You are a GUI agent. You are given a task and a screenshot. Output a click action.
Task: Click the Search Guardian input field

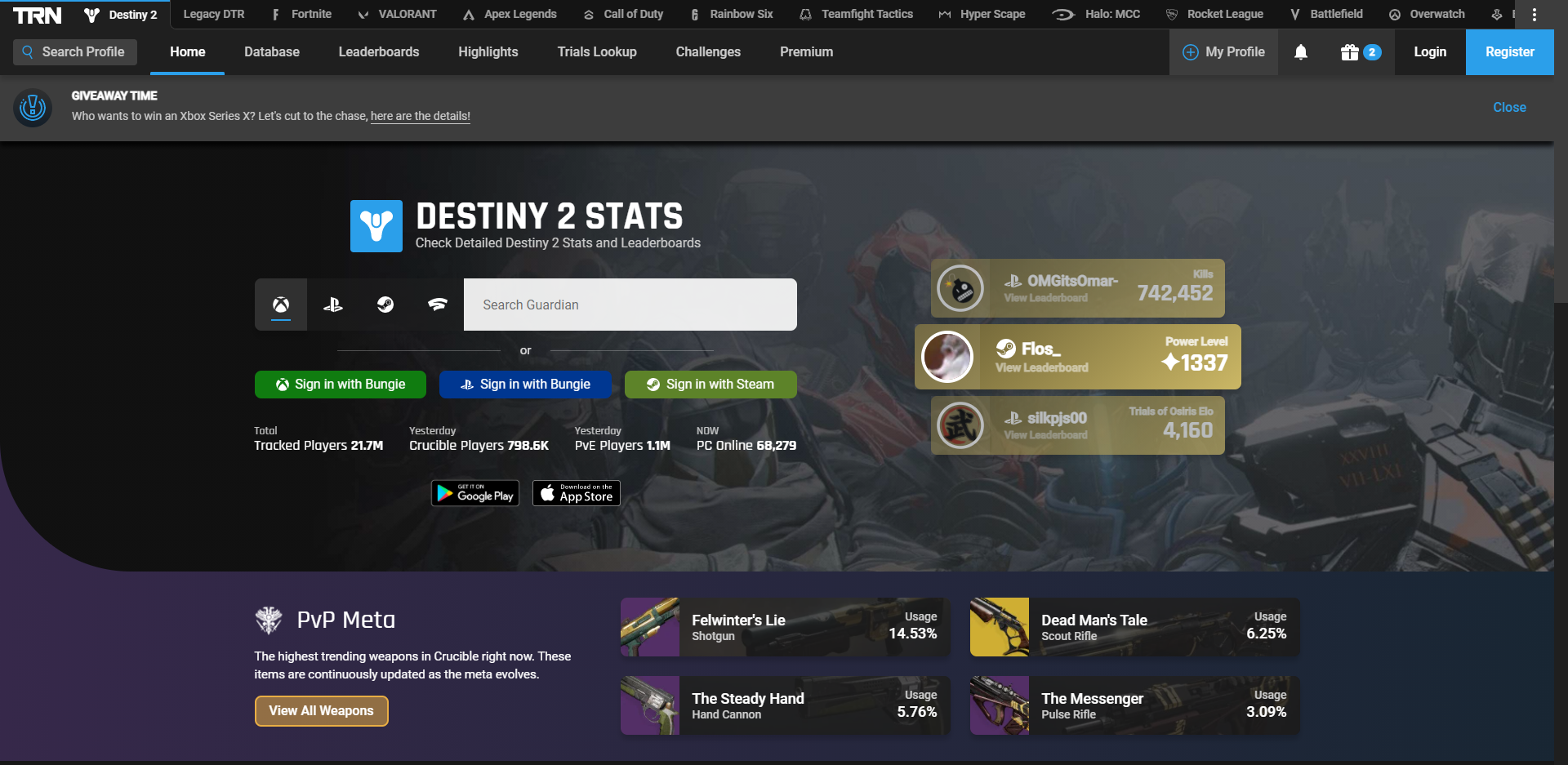point(630,304)
